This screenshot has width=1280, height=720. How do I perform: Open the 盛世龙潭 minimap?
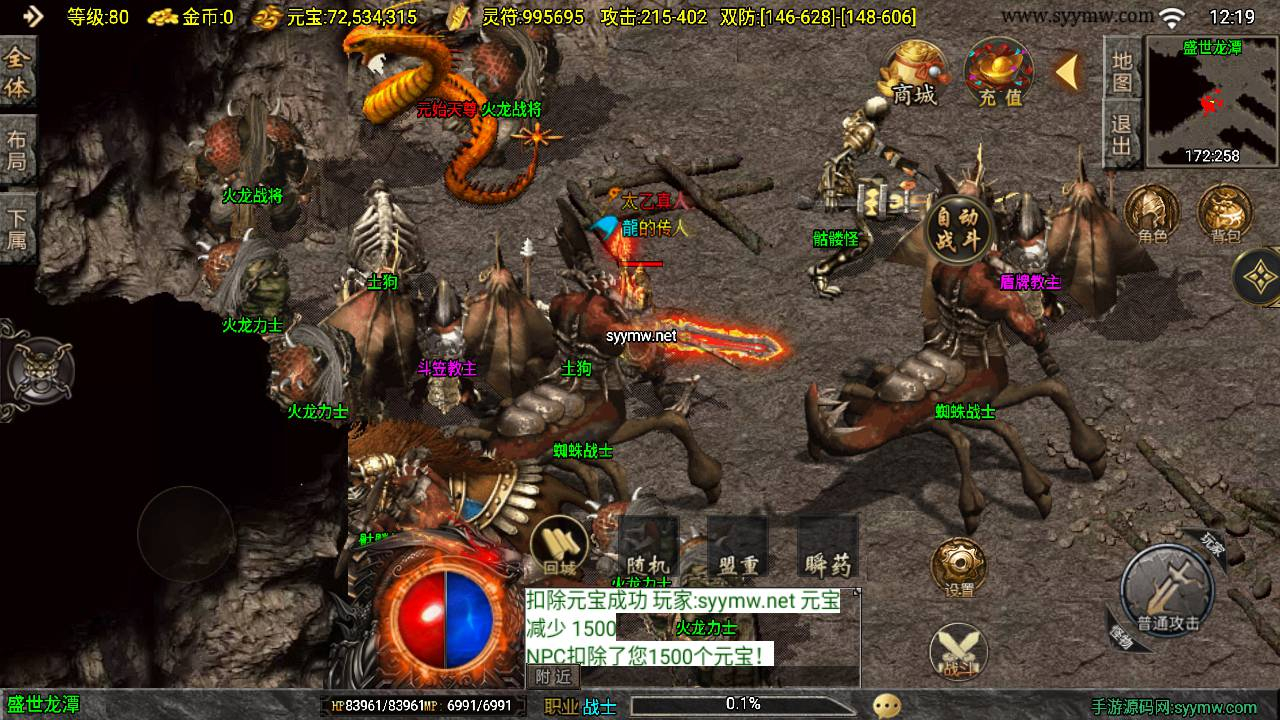coord(1211,100)
